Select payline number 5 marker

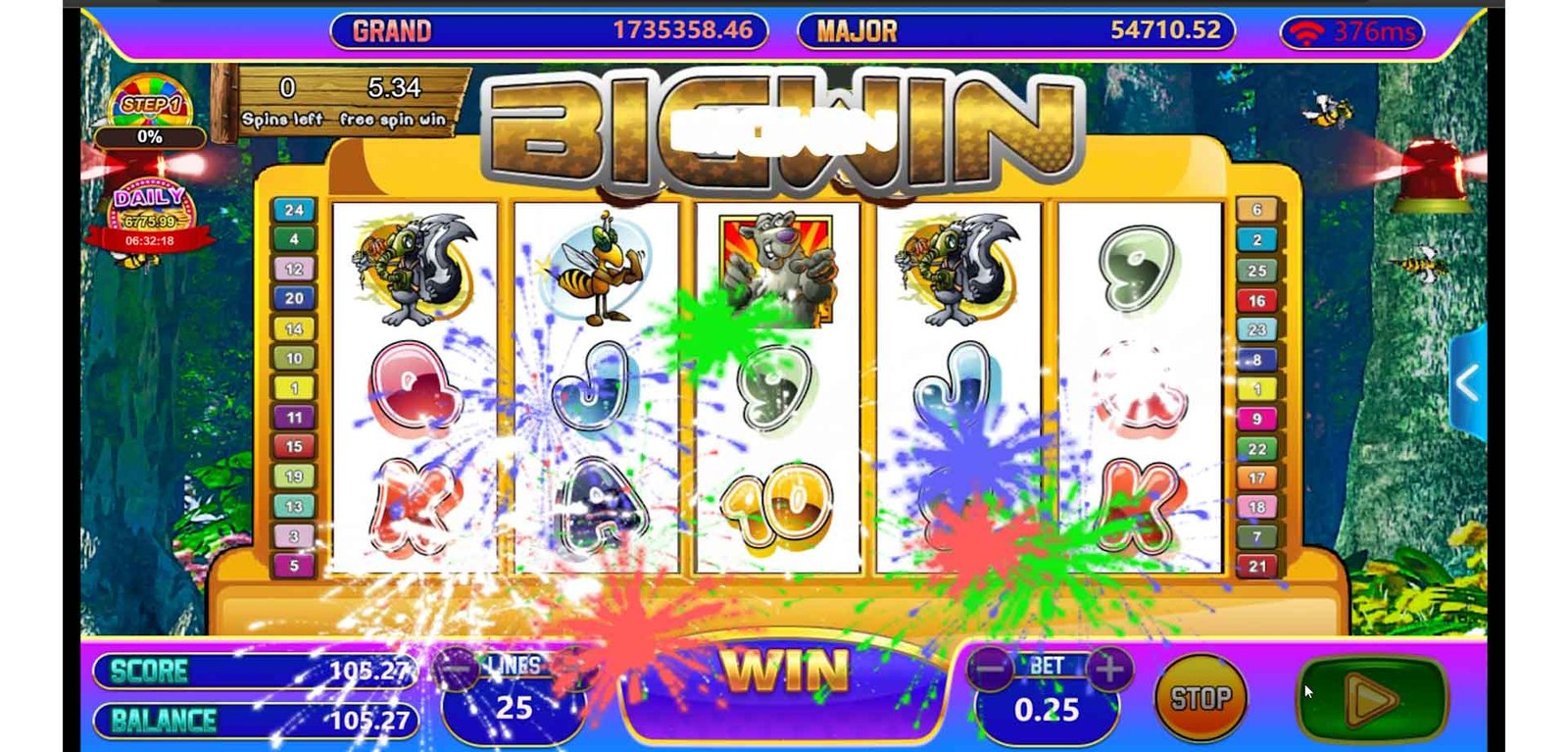tap(294, 566)
